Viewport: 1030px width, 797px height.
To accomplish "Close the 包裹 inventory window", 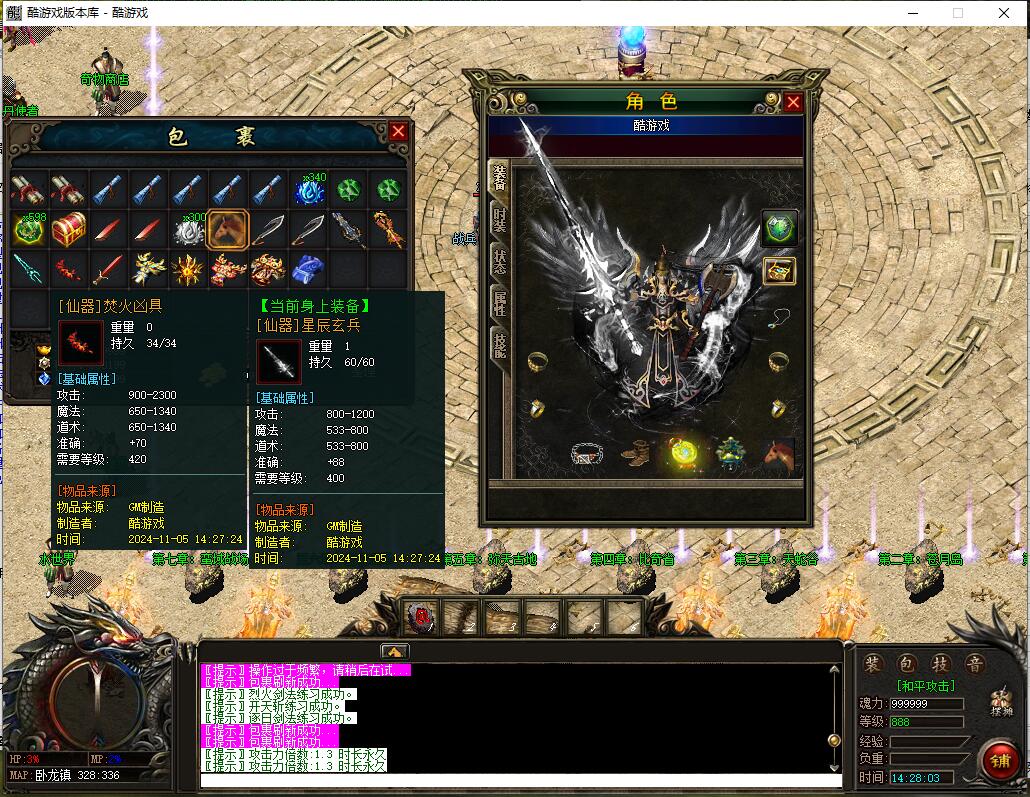I will pyautogui.click(x=398, y=131).
